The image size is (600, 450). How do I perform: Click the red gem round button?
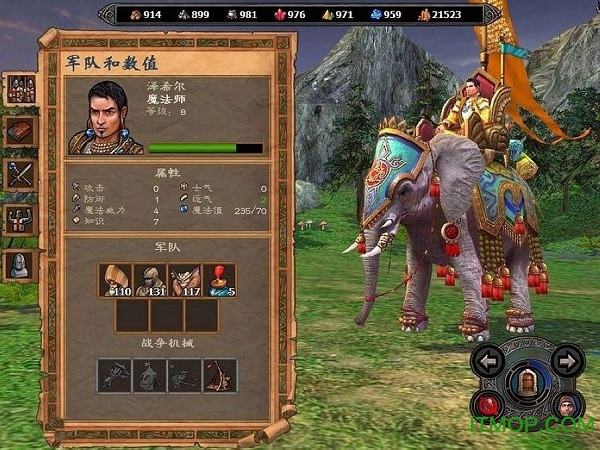point(490,405)
